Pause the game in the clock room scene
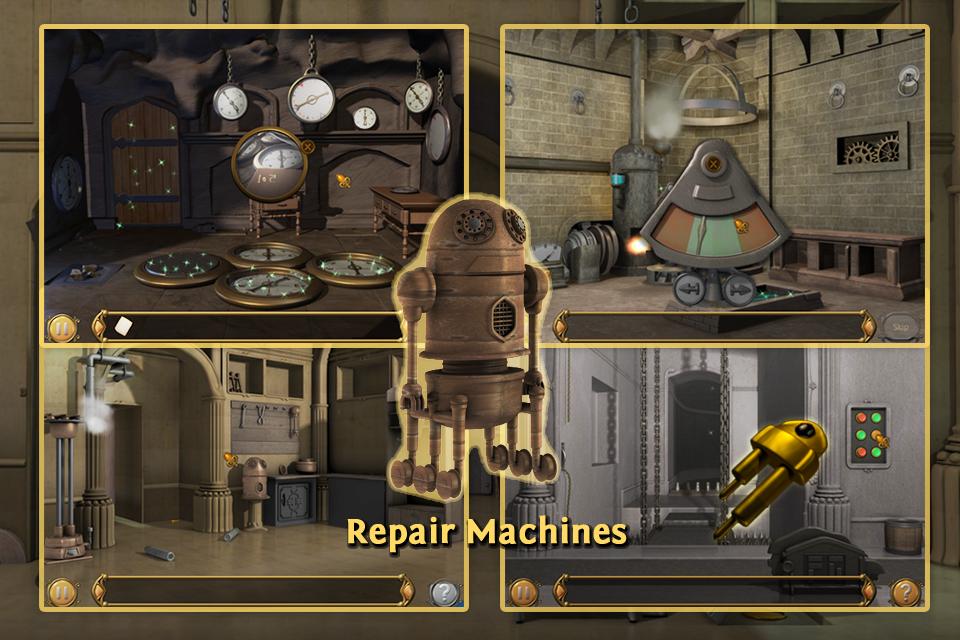Viewport: 960px width, 640px height. tap(60, 327)
